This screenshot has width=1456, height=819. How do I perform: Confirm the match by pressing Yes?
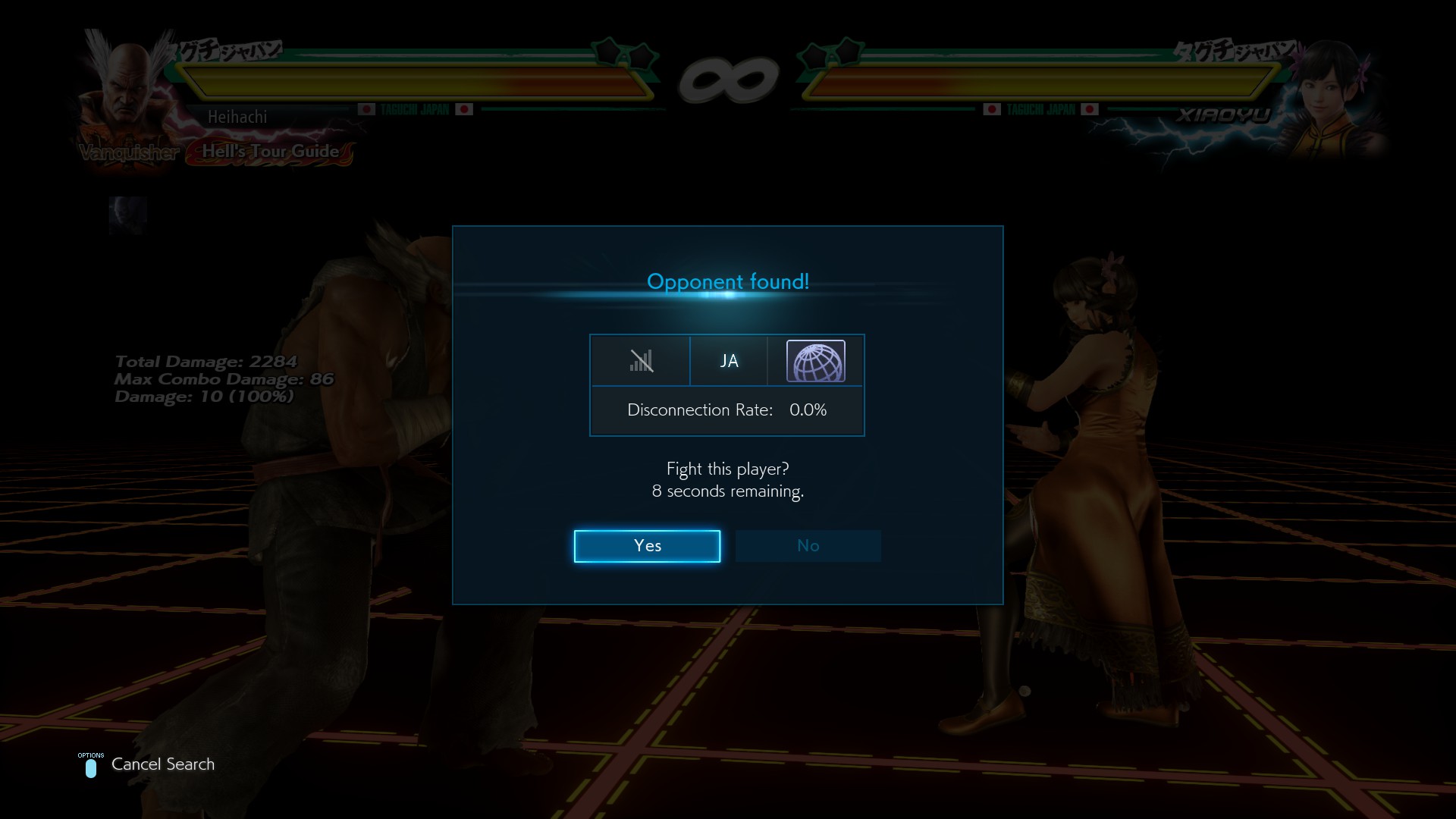[x=647, y=546]
